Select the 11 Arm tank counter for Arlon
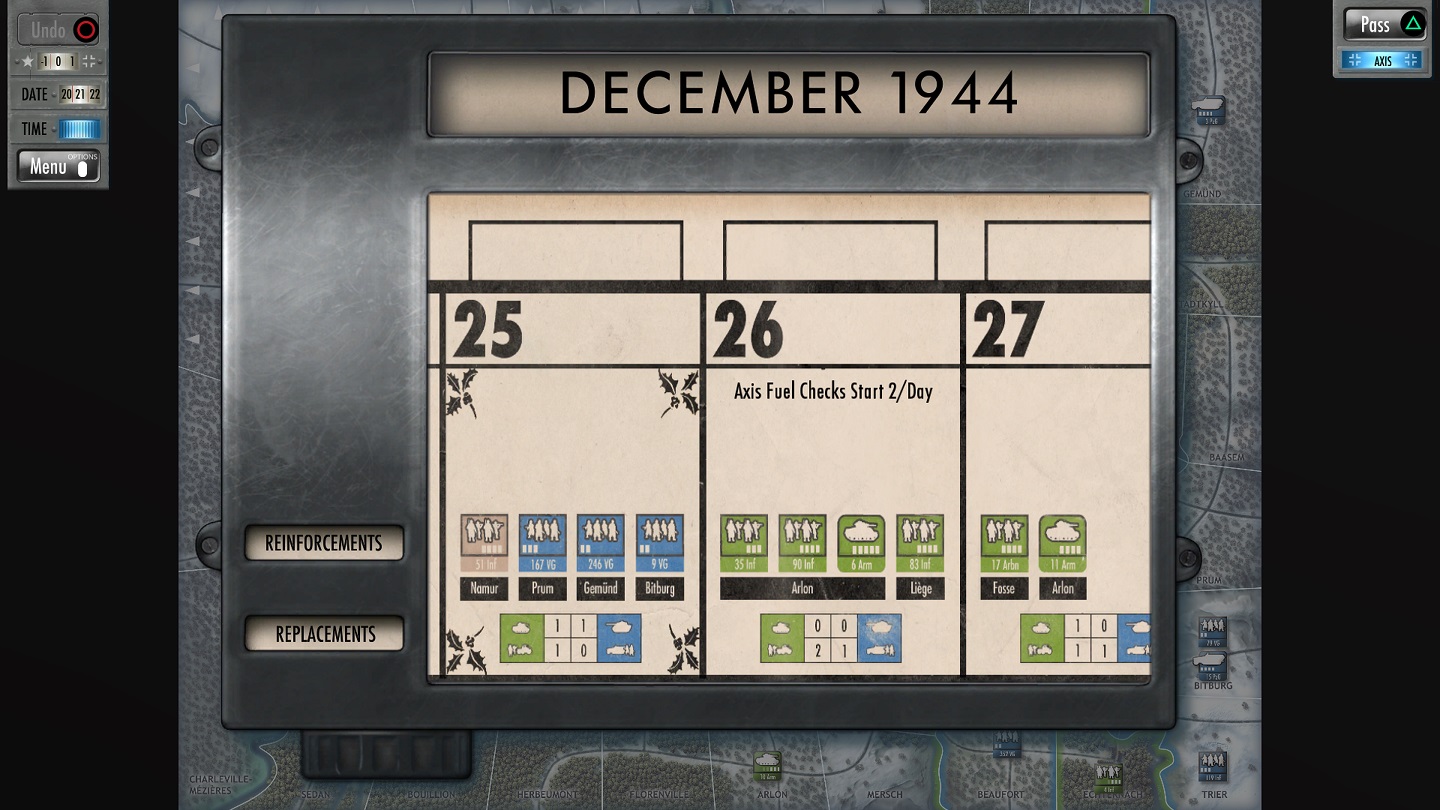The height and width of the screenshot is (810, 1440). pos(1062,540)
